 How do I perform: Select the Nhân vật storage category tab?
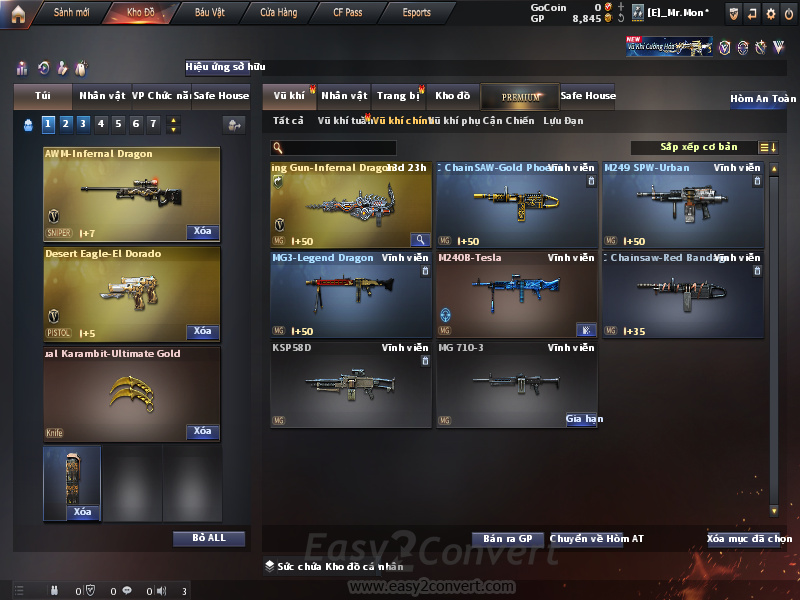[x=344, y=96]
